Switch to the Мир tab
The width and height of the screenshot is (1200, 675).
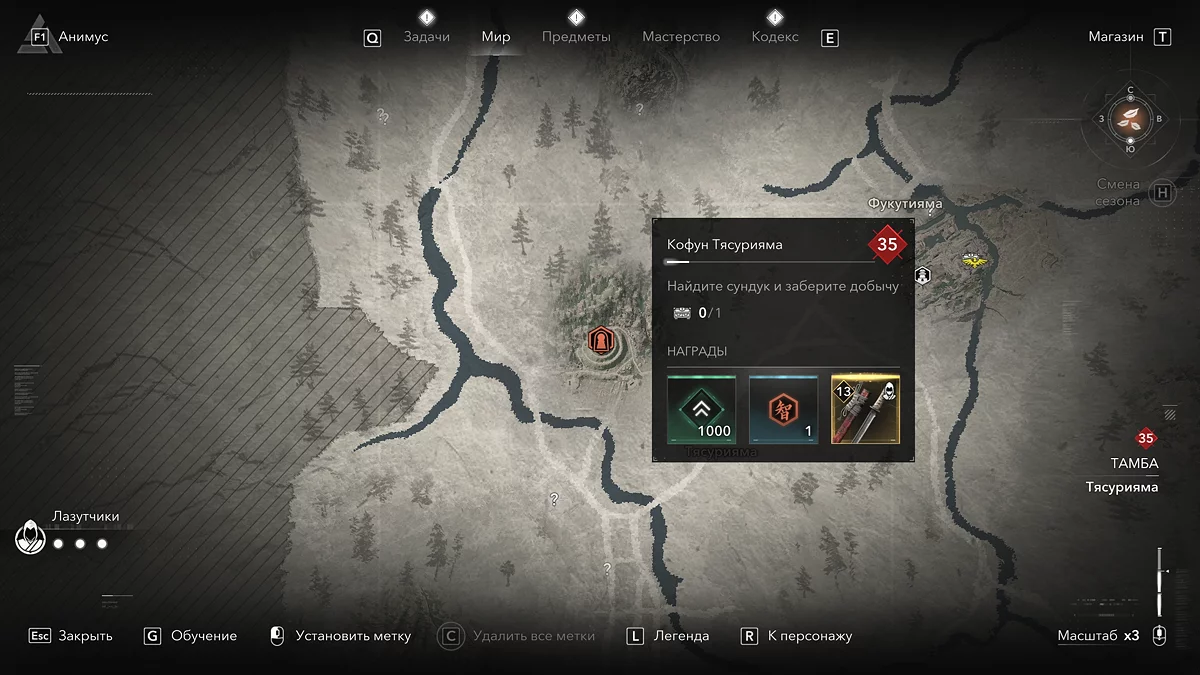pyautogui.click(x=496, y=37)
